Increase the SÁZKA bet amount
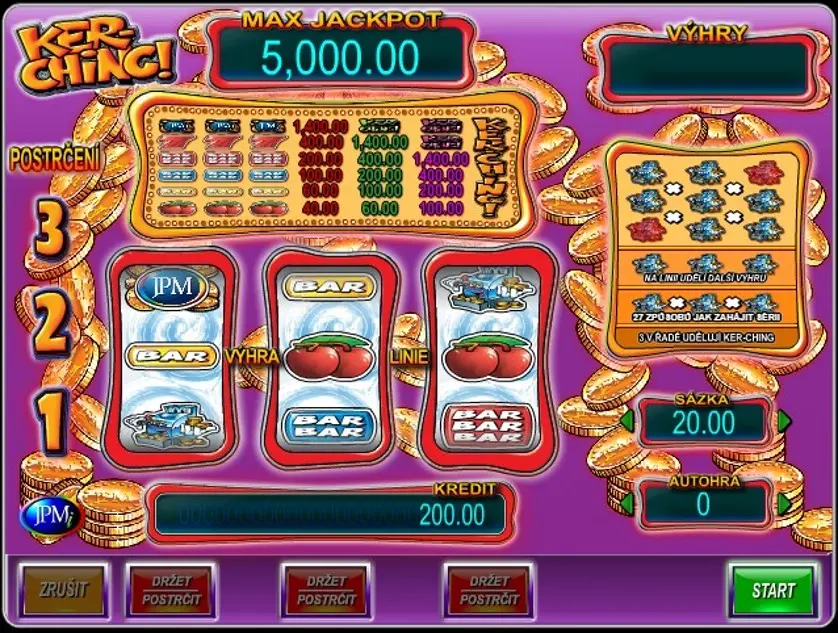 point(783,422)
